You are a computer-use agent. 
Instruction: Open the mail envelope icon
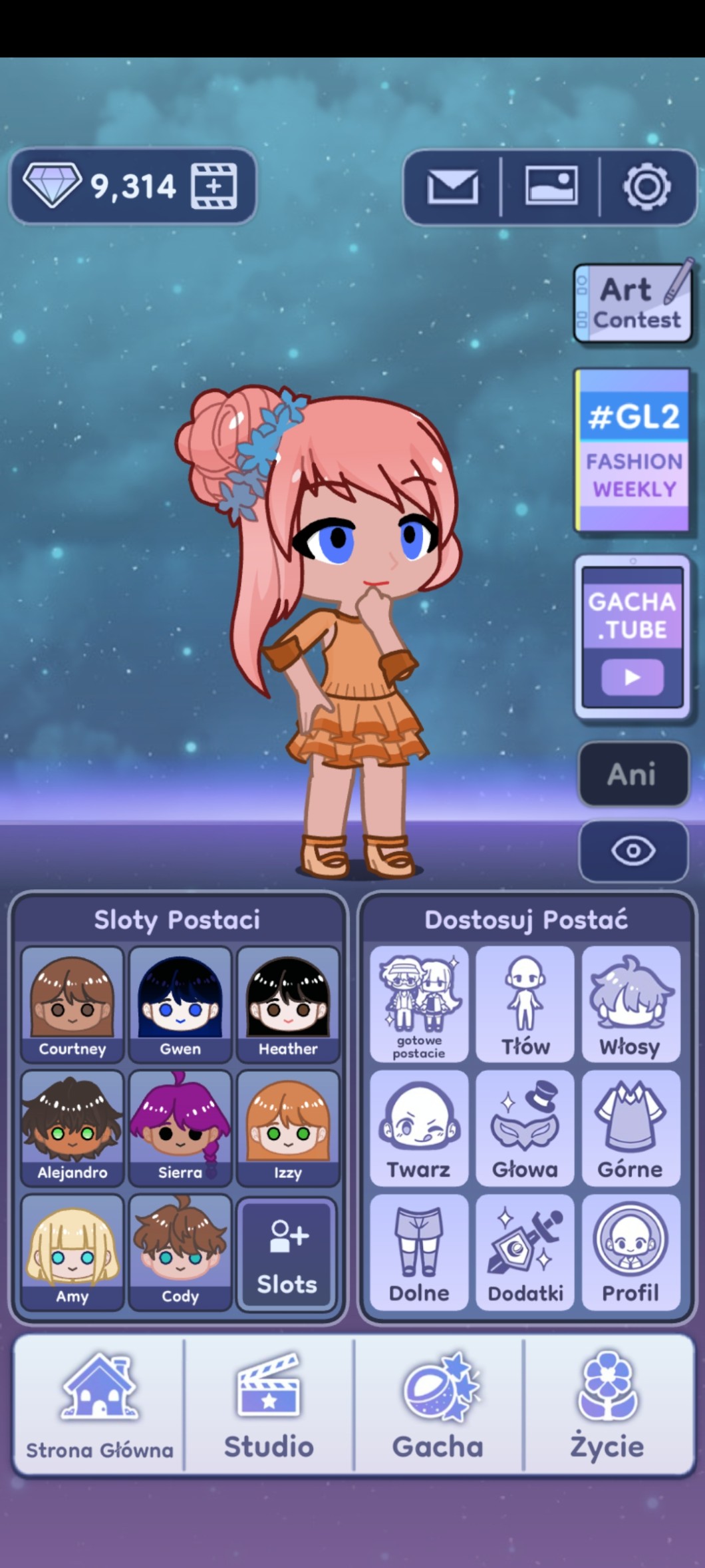(x=452, y=186)
